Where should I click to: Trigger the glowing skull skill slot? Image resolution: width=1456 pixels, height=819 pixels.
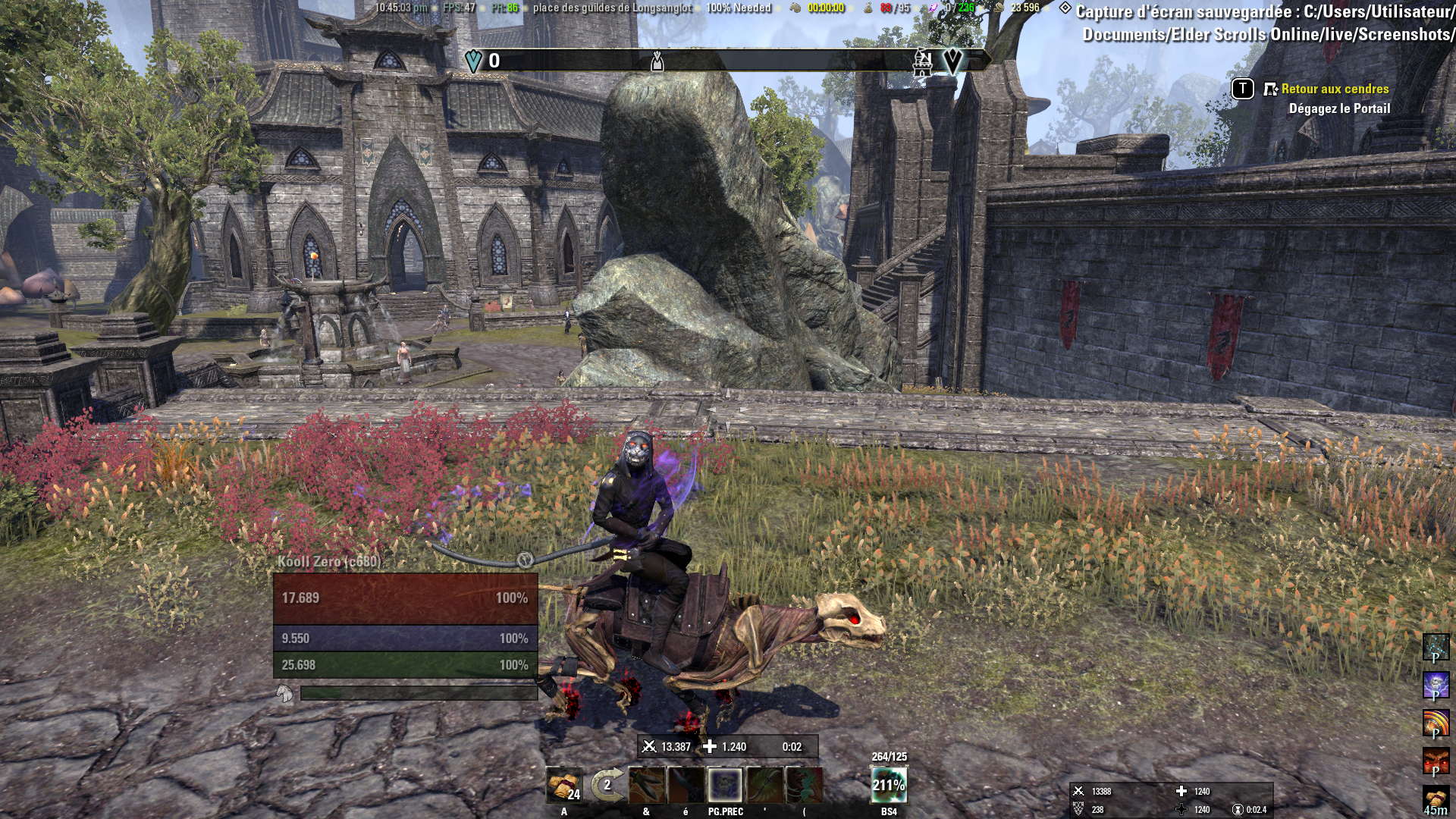pyautogui.click(x=725, y=785)
